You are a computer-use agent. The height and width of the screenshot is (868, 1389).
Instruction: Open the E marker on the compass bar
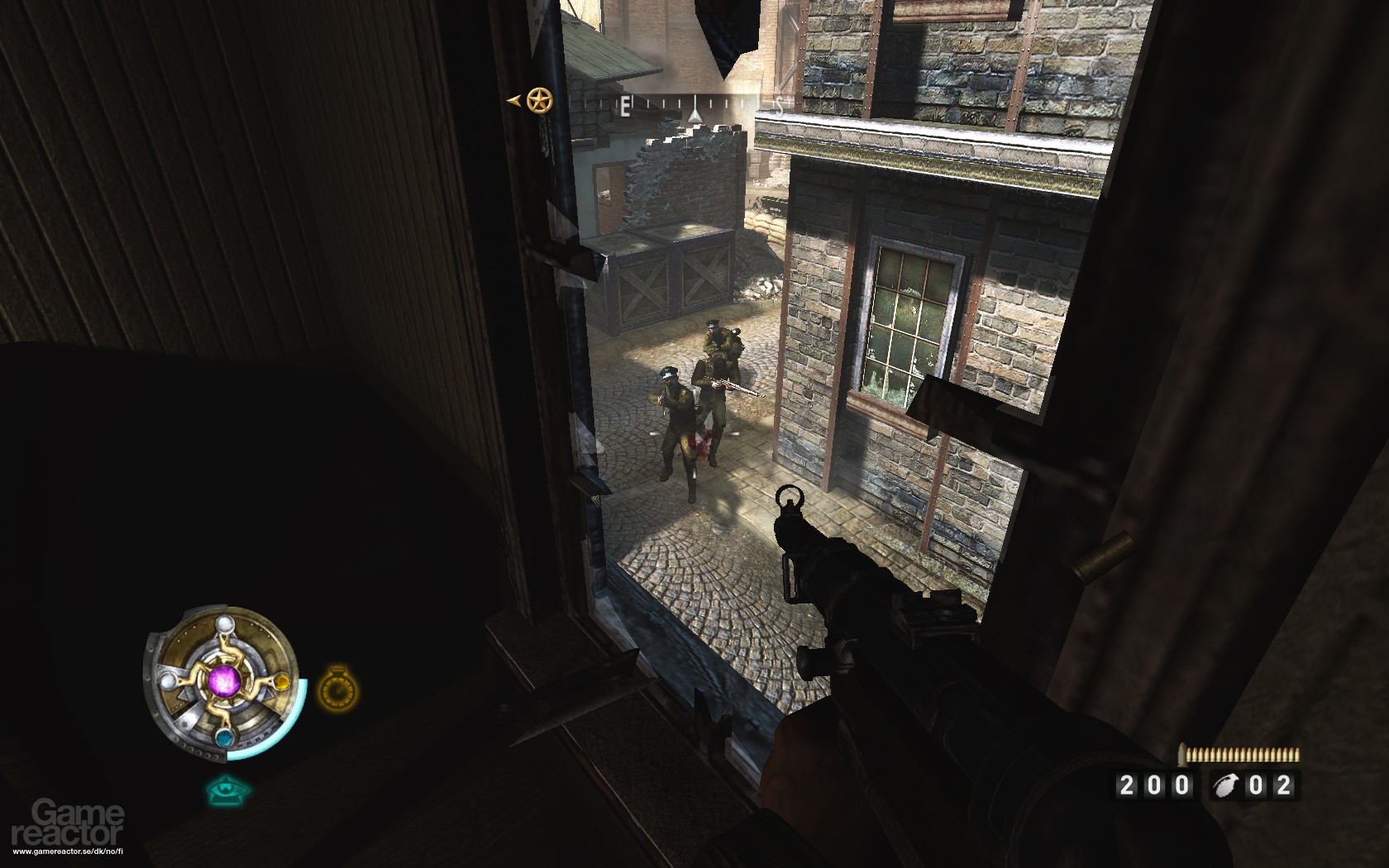coord(625,107)
